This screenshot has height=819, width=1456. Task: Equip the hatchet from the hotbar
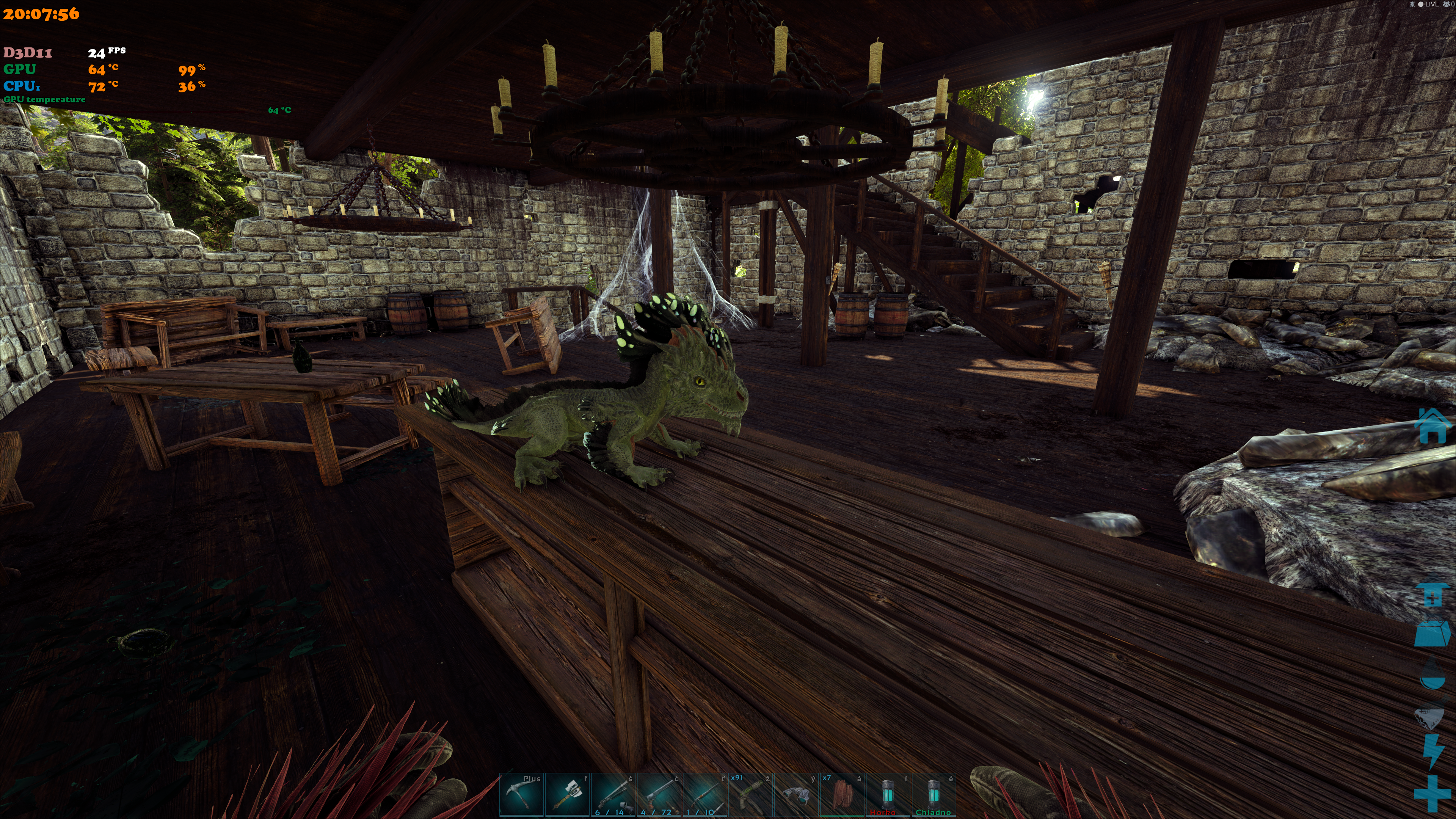(x=567, y=795)
